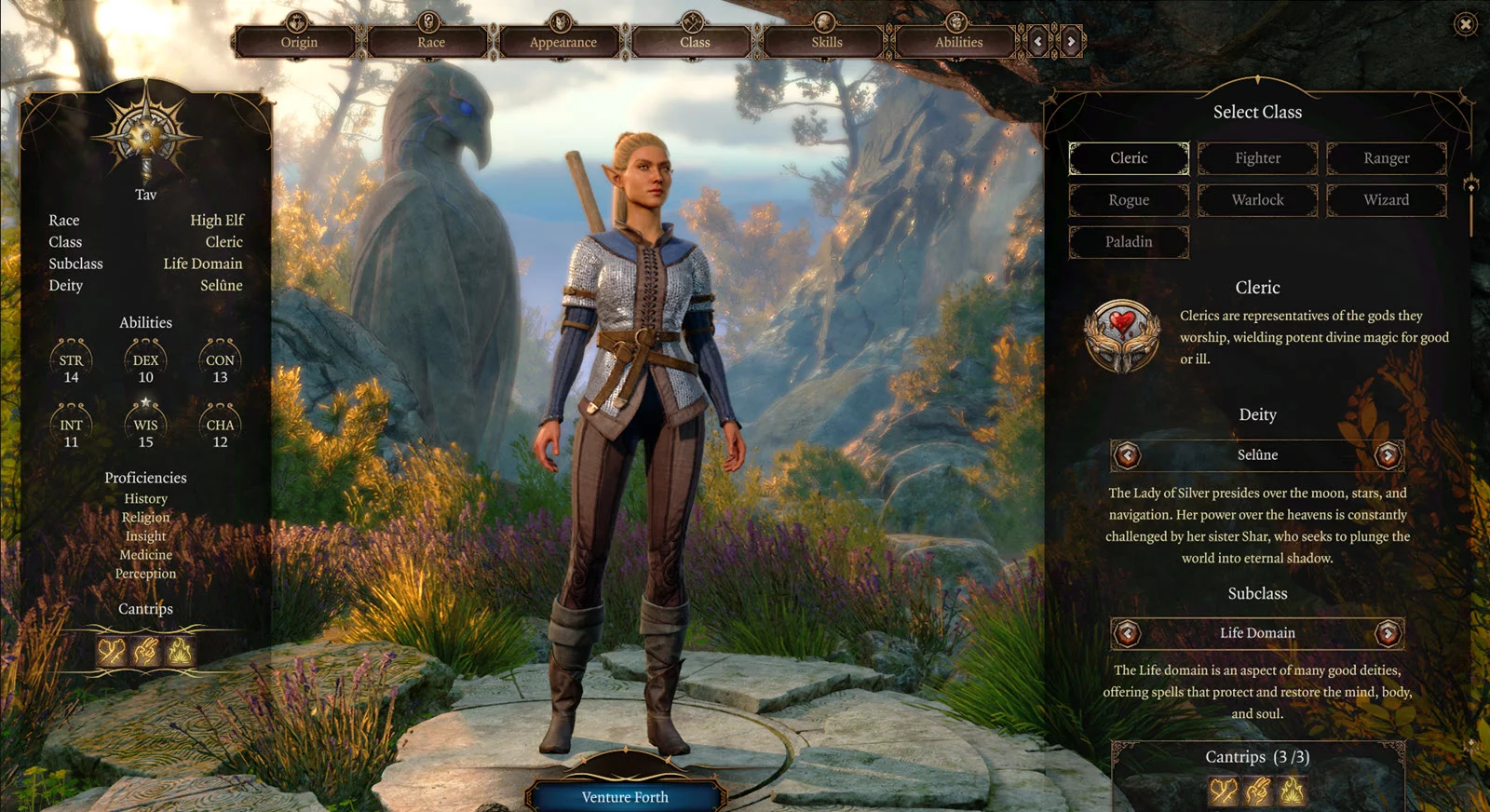Show the previous deity before Selûne
Image resolution: width=1490 pixels, height=812 pixels.
[x=1128, y=455]
